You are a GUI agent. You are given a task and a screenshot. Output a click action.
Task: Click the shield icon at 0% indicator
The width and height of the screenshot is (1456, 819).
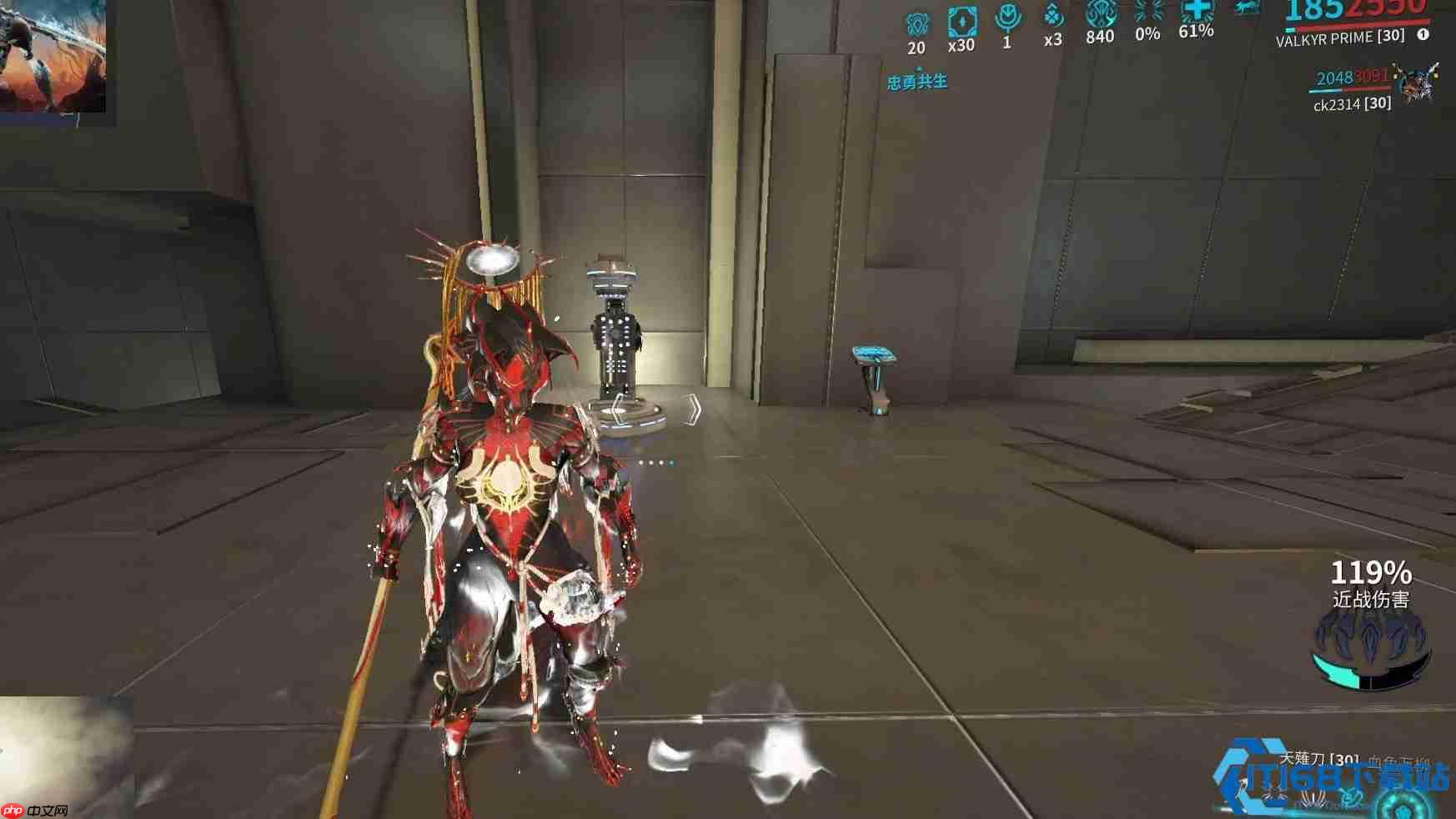[x=1149, y=11]
